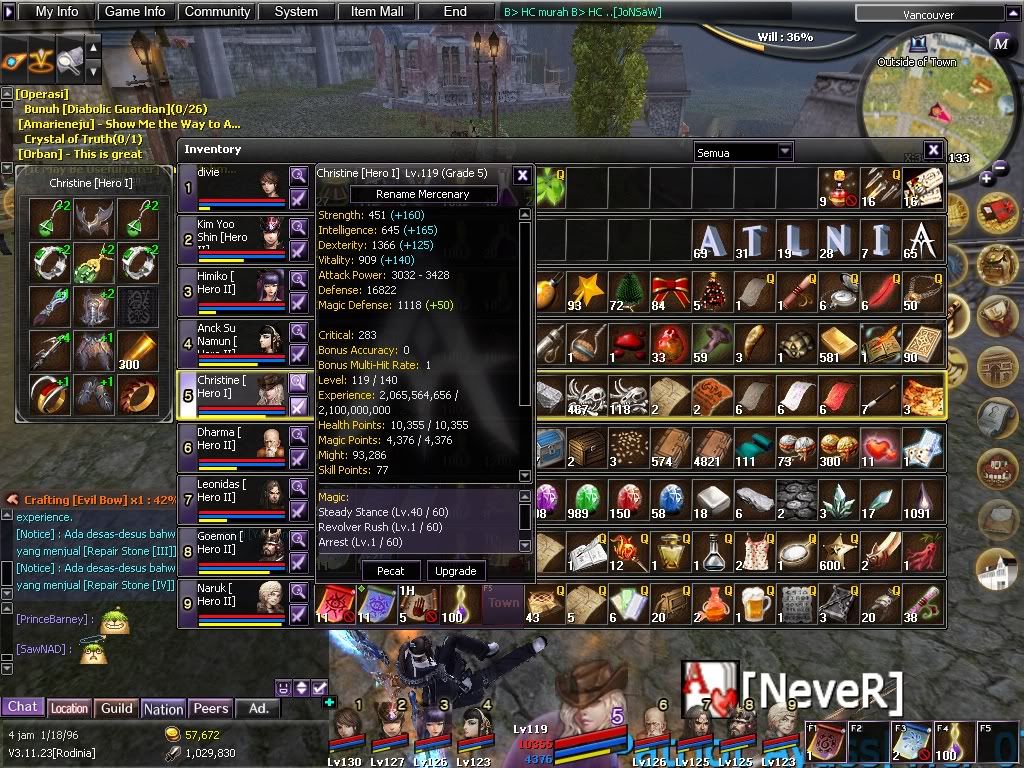Switch to the Peers chat tab
This screenshot has height=768, width=1024.
pos(210,708)
